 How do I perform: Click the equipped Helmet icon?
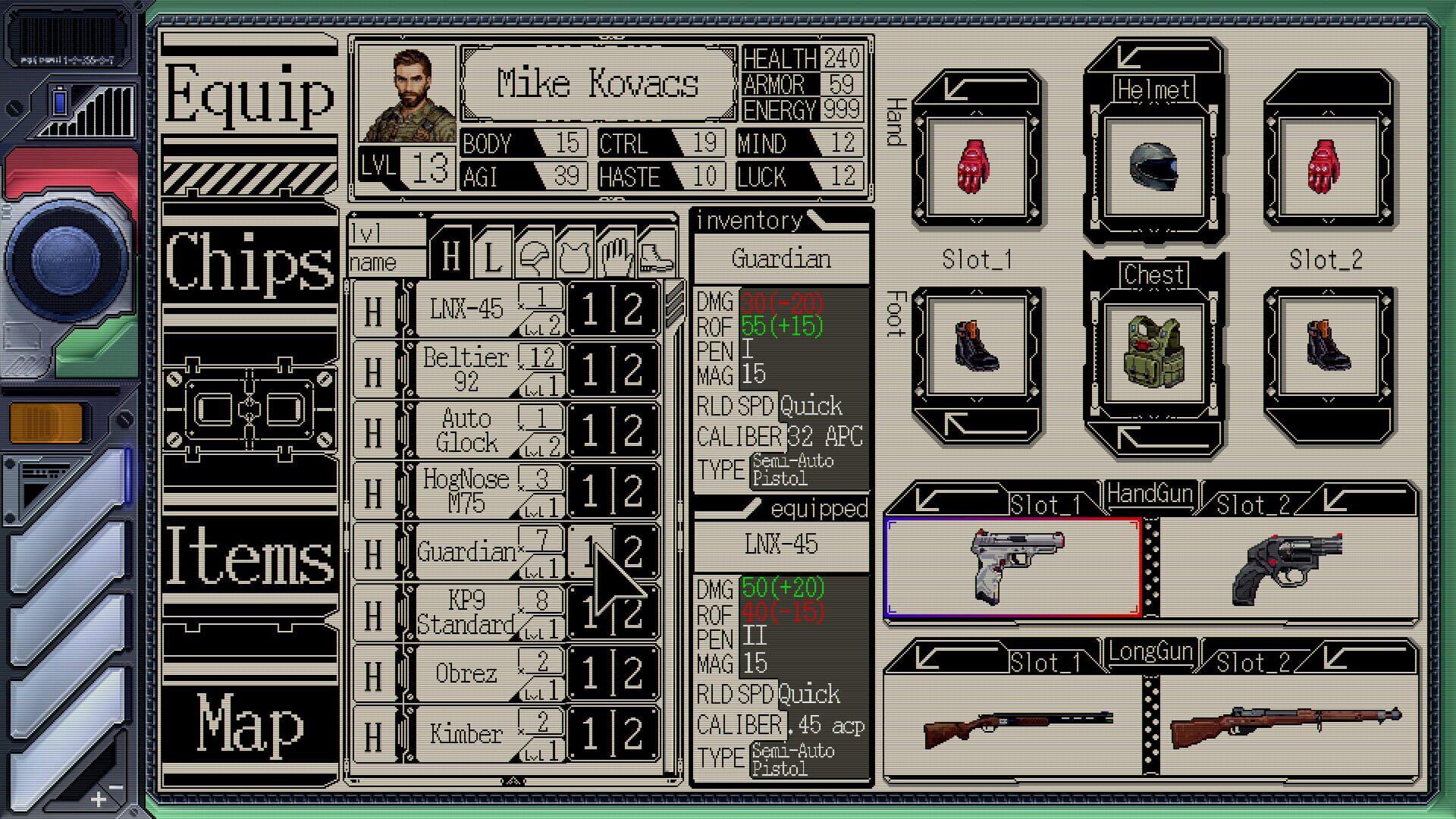[x=1154, y=165]
